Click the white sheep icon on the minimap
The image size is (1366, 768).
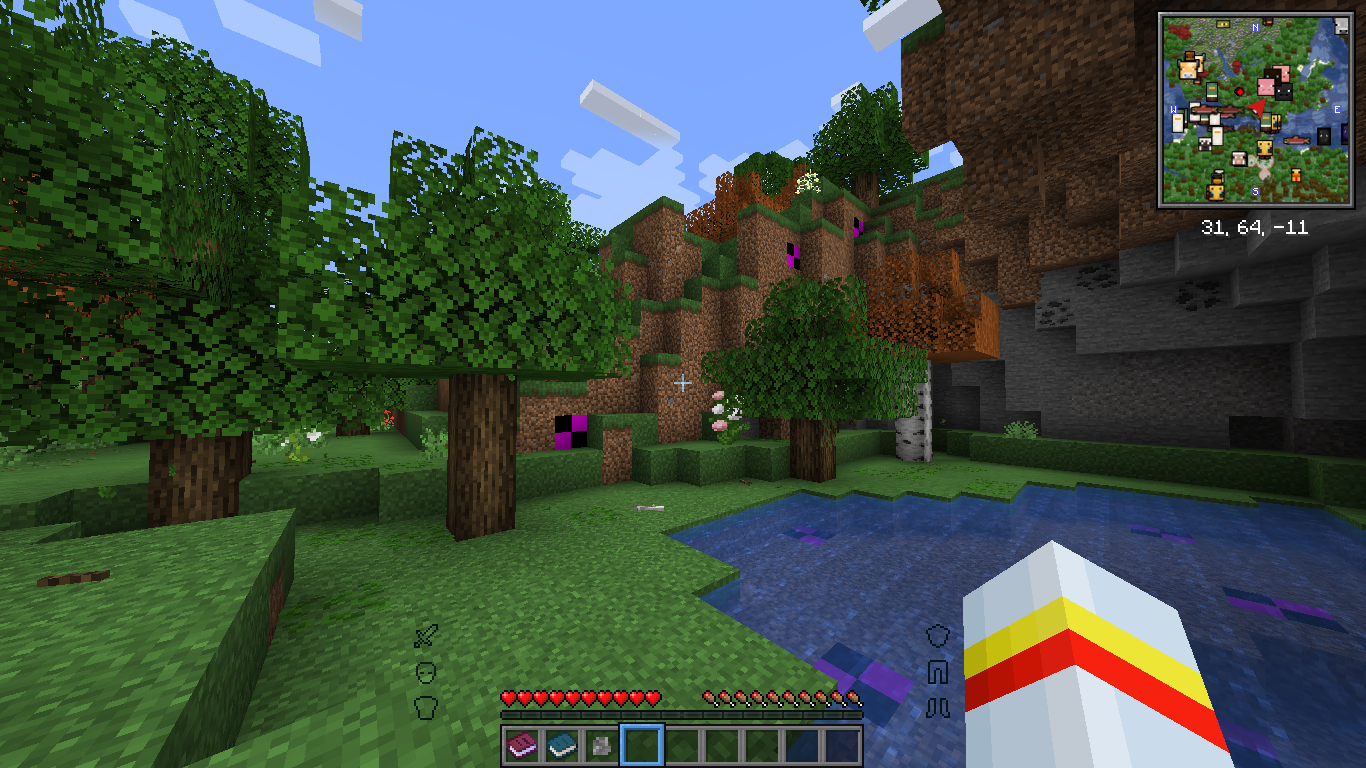point(1239,160)
